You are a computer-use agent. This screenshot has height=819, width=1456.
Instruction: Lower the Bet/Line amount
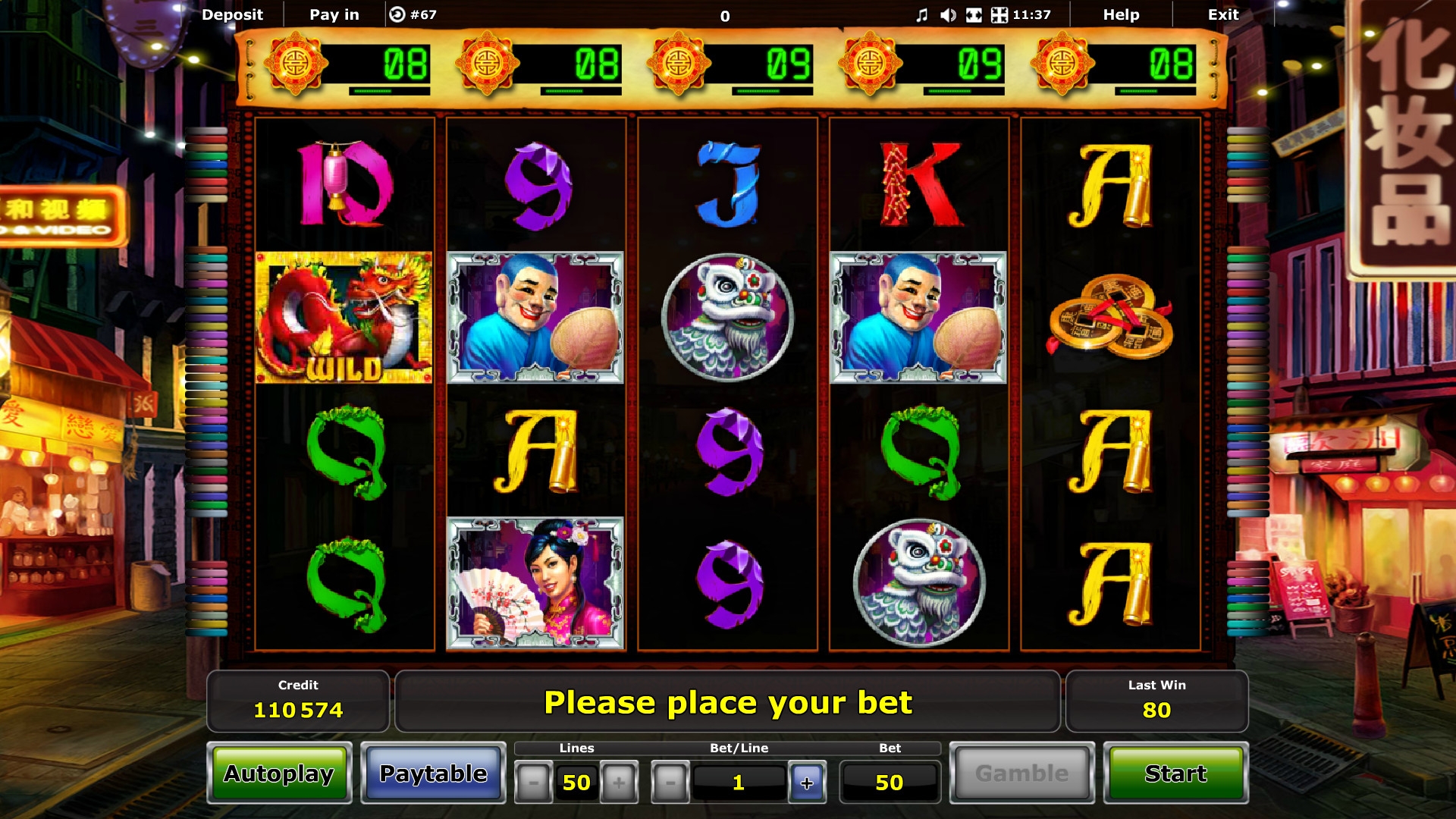click(x=670, y=783)
